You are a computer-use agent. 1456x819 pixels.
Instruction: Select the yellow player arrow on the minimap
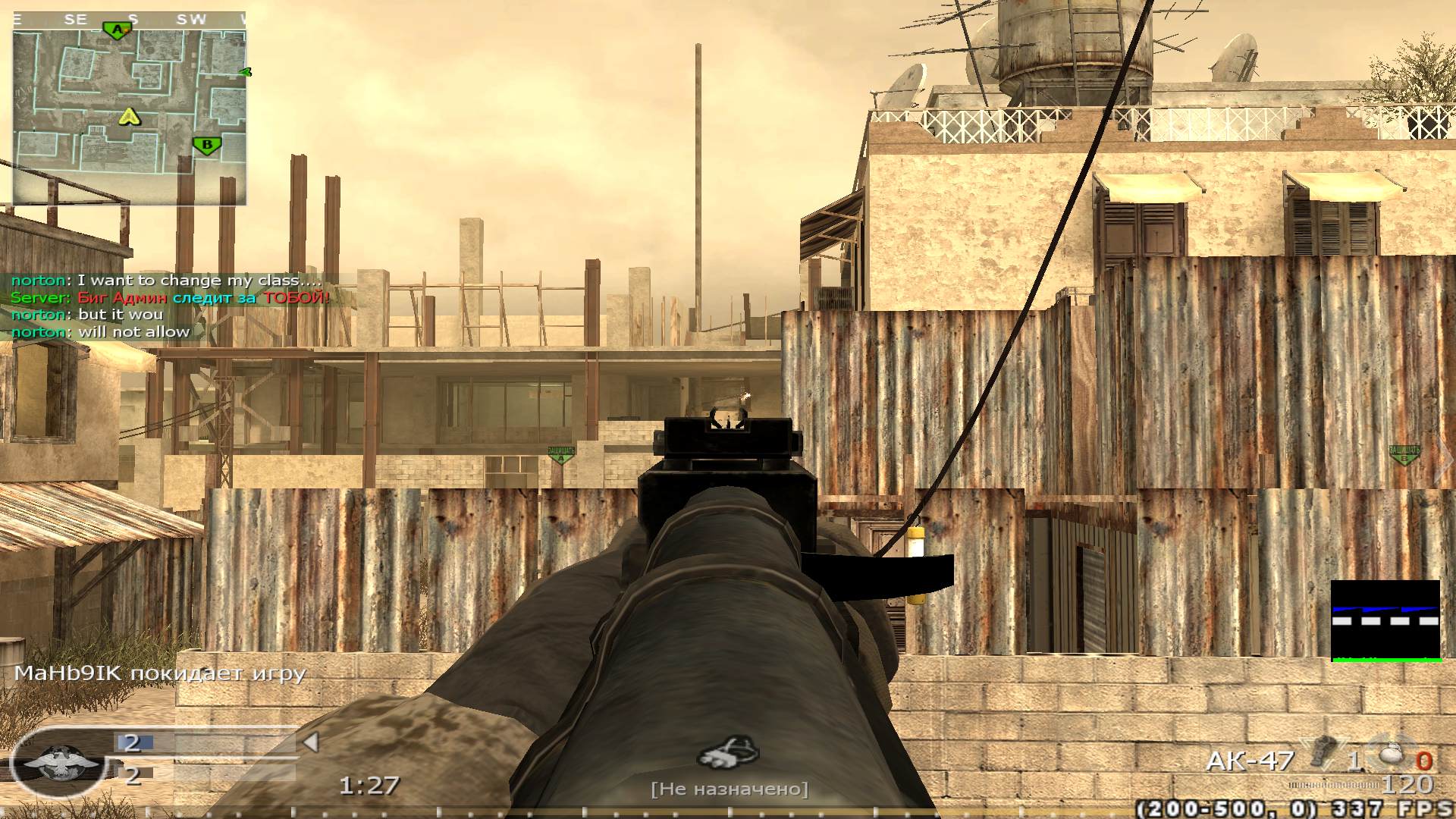(129, 118)
